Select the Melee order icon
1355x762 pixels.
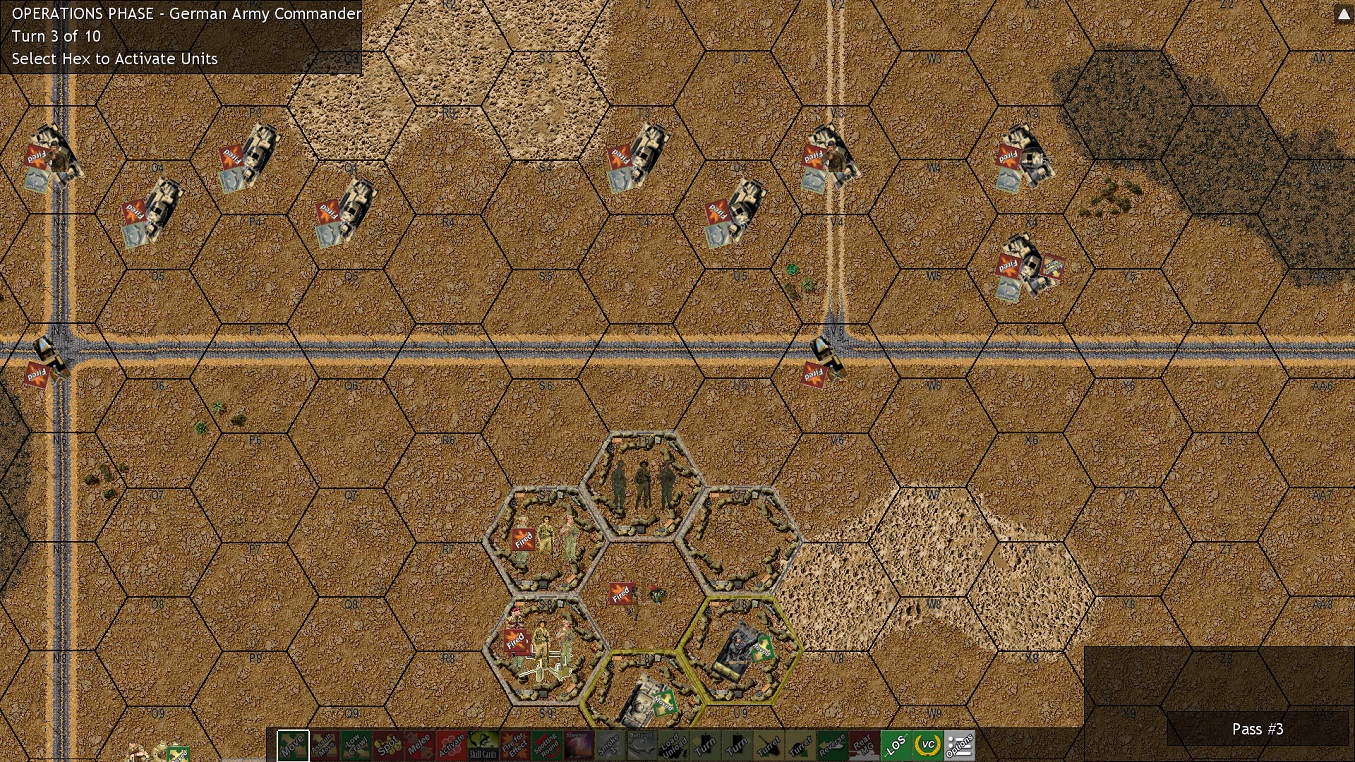[x=419, y=746]
